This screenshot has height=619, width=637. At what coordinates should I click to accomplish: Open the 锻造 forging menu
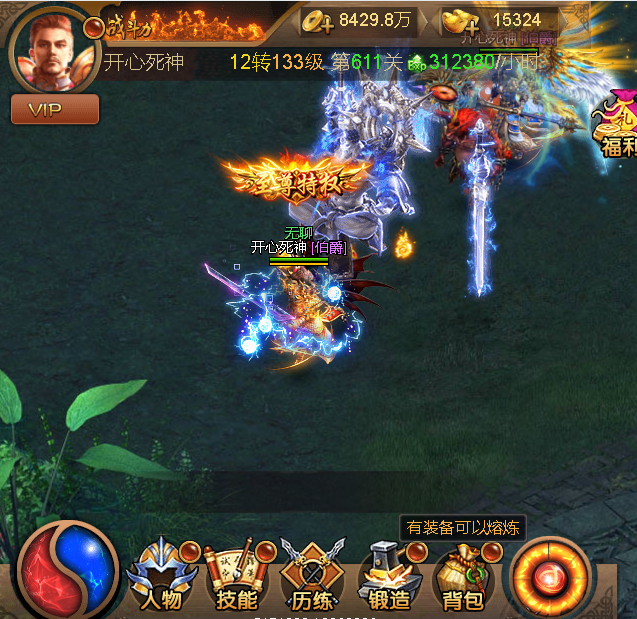(388, 576)
